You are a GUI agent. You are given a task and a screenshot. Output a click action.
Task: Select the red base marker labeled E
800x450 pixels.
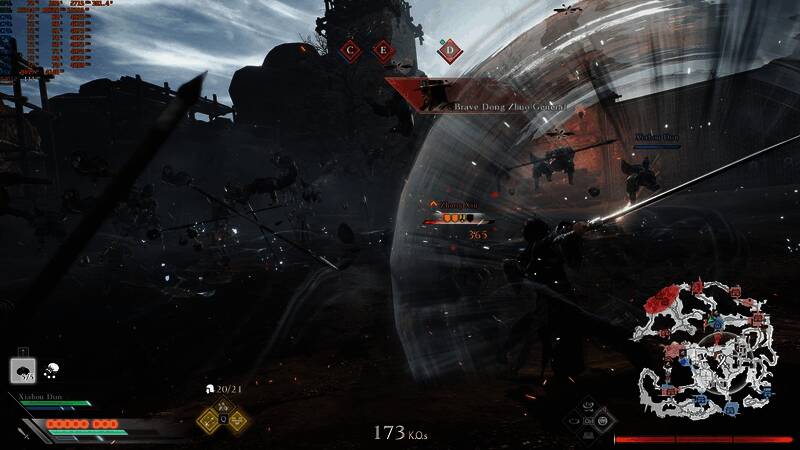click(x=382, y=49)
